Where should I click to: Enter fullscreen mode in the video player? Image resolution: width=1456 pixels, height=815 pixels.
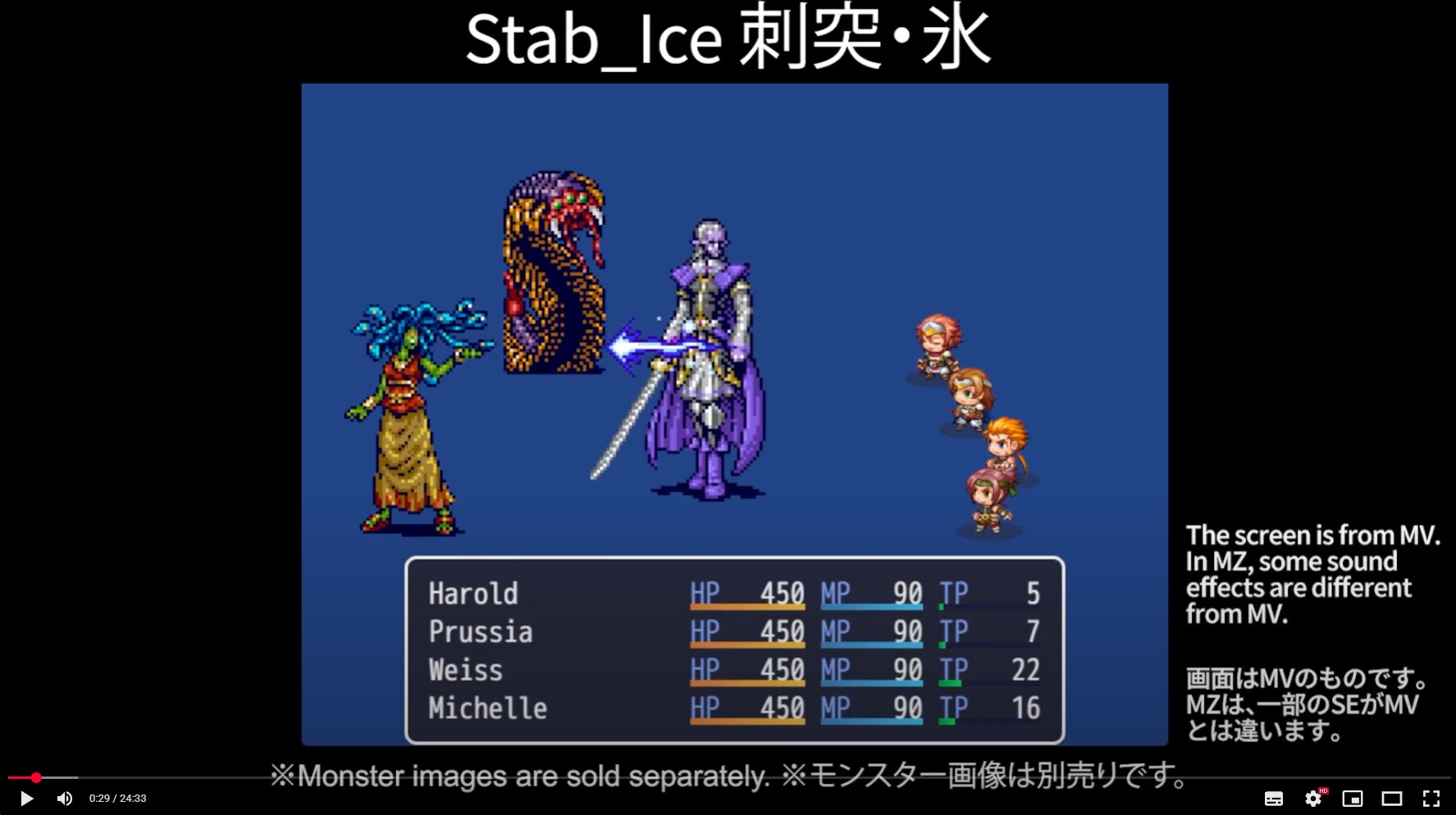[x=1431, y=799]
